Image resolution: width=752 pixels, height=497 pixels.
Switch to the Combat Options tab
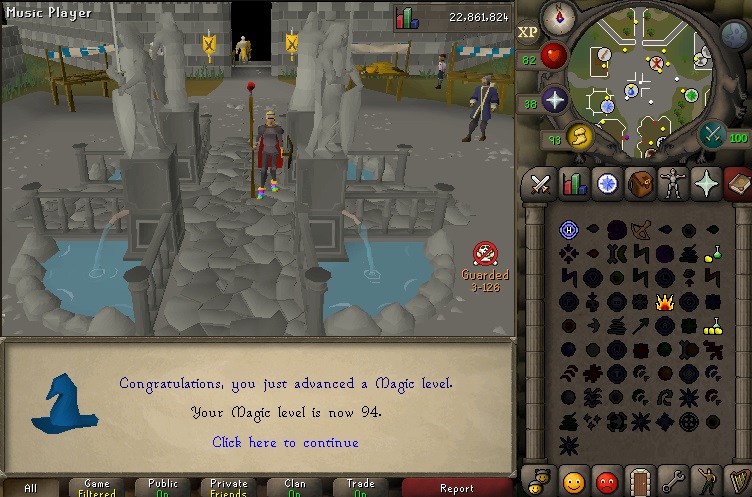coord(541,184)
